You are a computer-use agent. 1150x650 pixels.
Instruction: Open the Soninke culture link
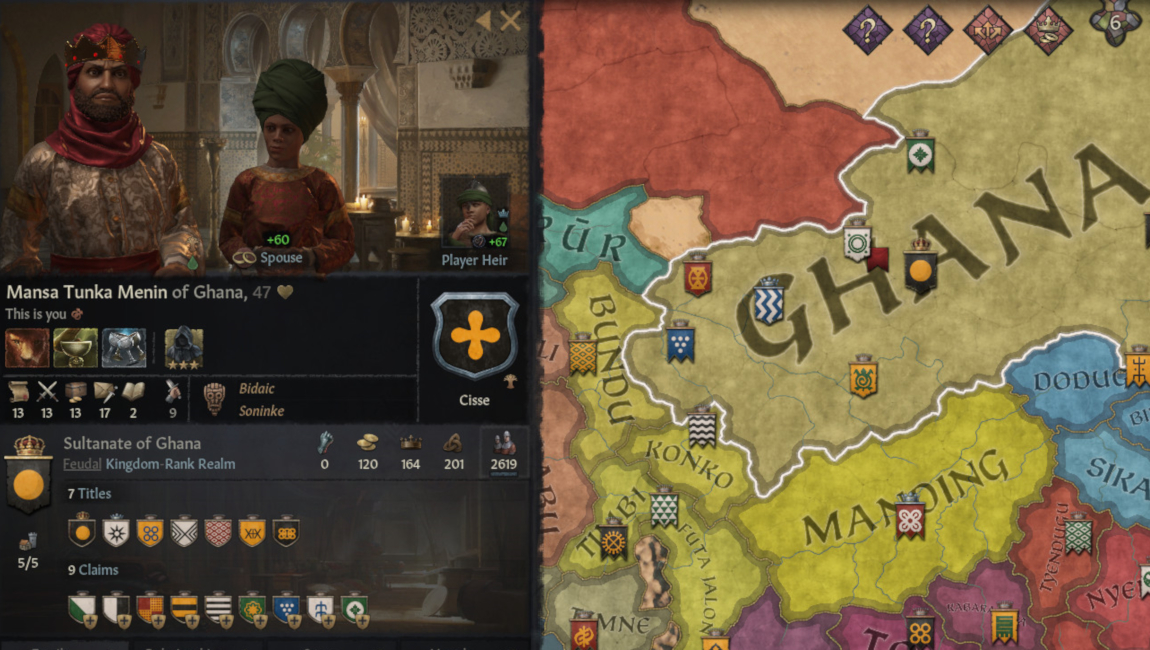click(x=261, y=411)
